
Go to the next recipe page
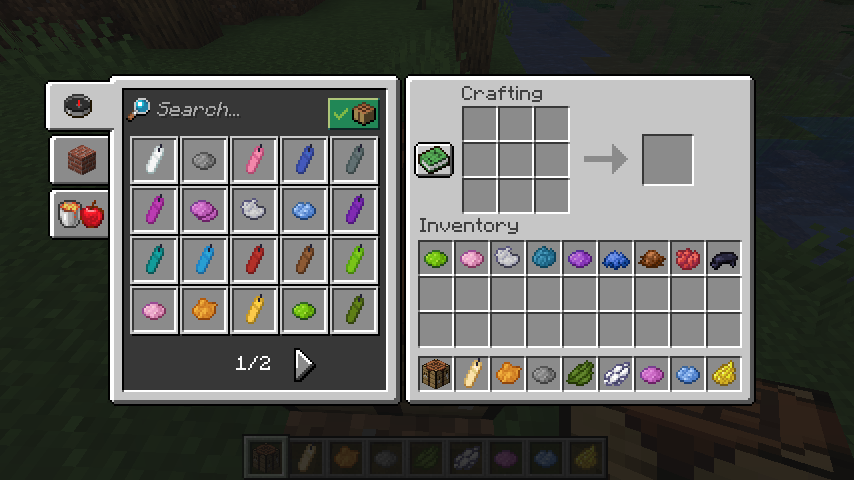pos(304,365)
